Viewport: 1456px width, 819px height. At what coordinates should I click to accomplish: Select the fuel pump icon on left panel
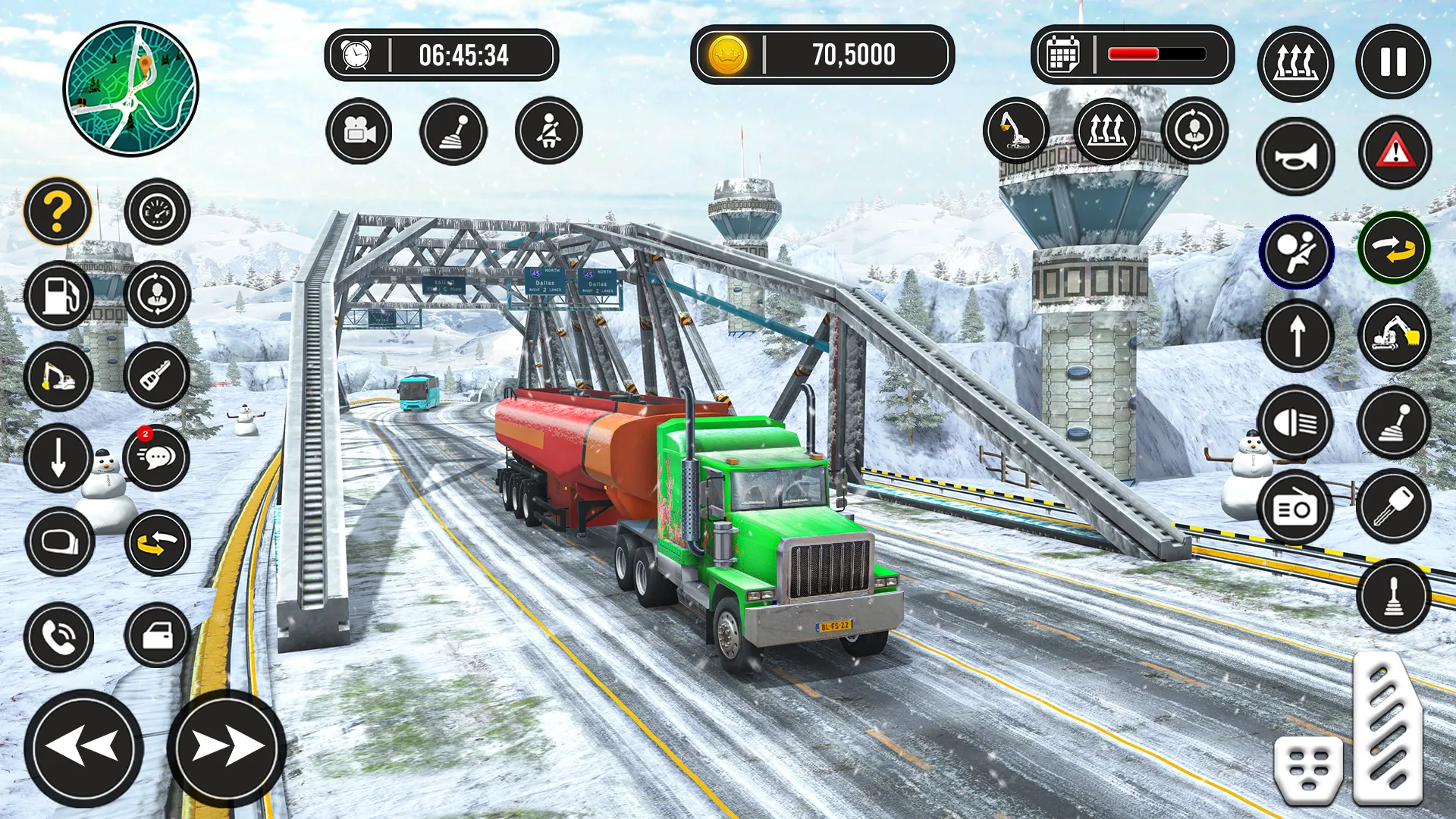[x=58, y=295]
